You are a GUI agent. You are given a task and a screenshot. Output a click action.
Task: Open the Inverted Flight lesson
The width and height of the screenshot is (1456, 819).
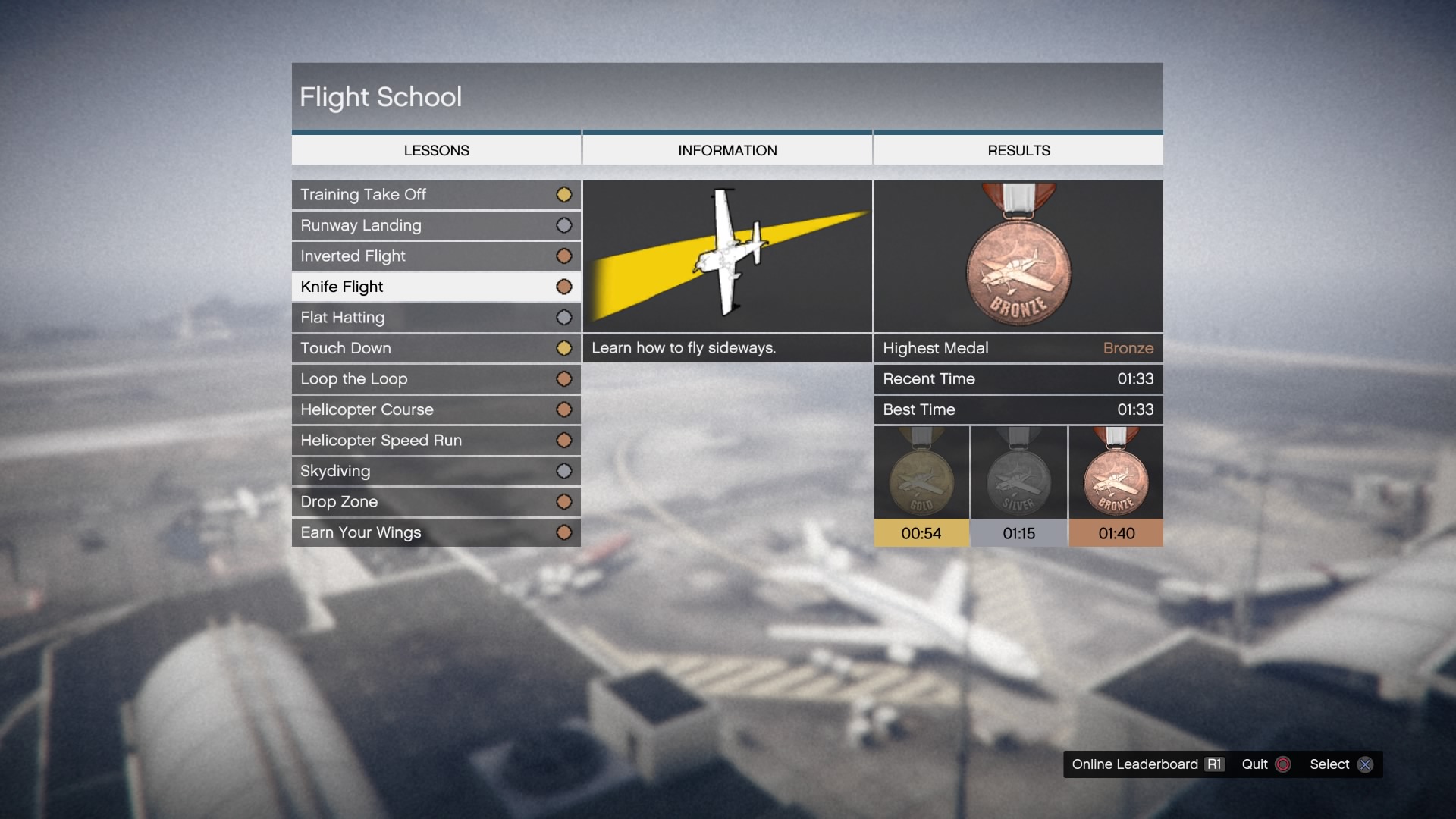click(436, 256)
